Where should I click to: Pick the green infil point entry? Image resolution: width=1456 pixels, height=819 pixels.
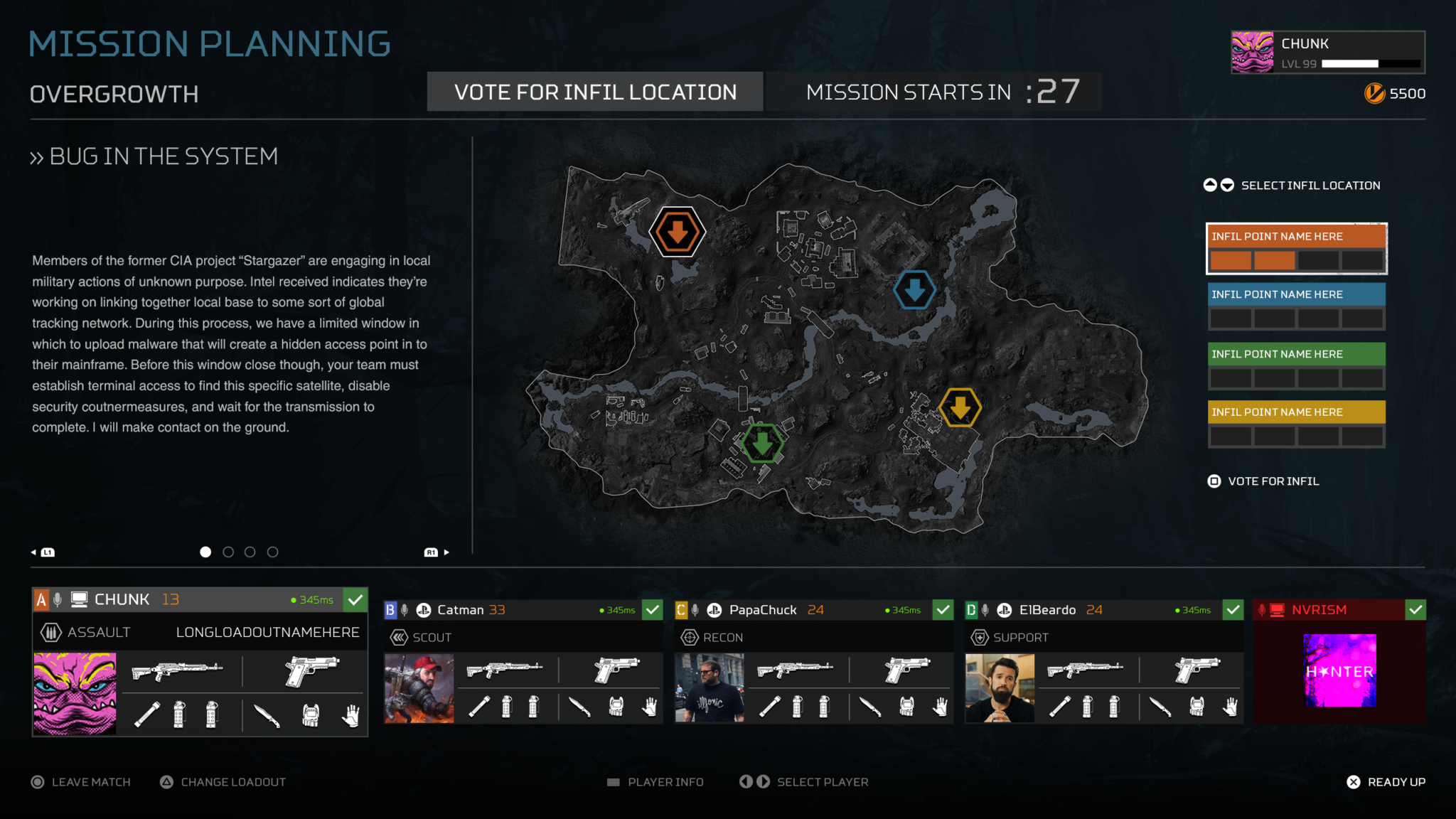pyautogui.click(x=1296, y=365)
